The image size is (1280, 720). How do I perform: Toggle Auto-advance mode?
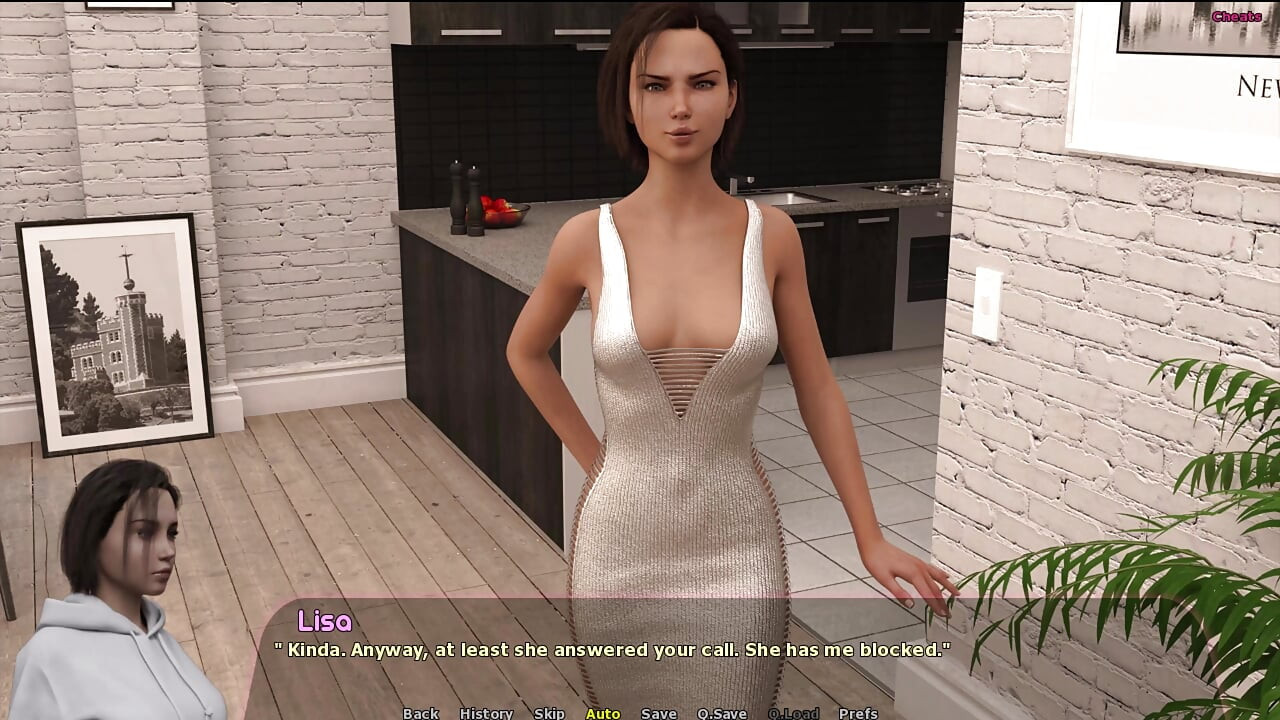[602, 713]
